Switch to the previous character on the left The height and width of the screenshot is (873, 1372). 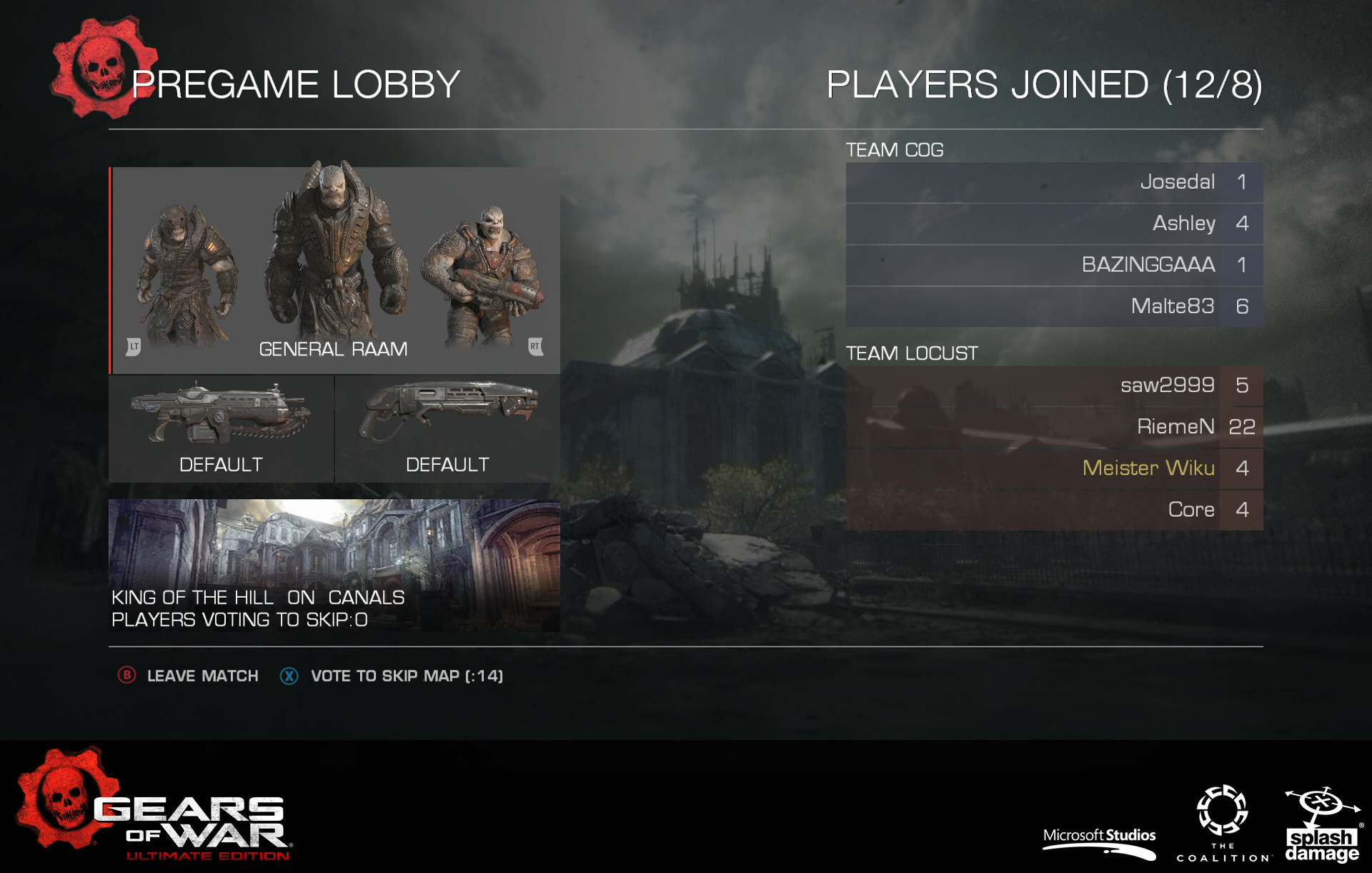(134, 347)
